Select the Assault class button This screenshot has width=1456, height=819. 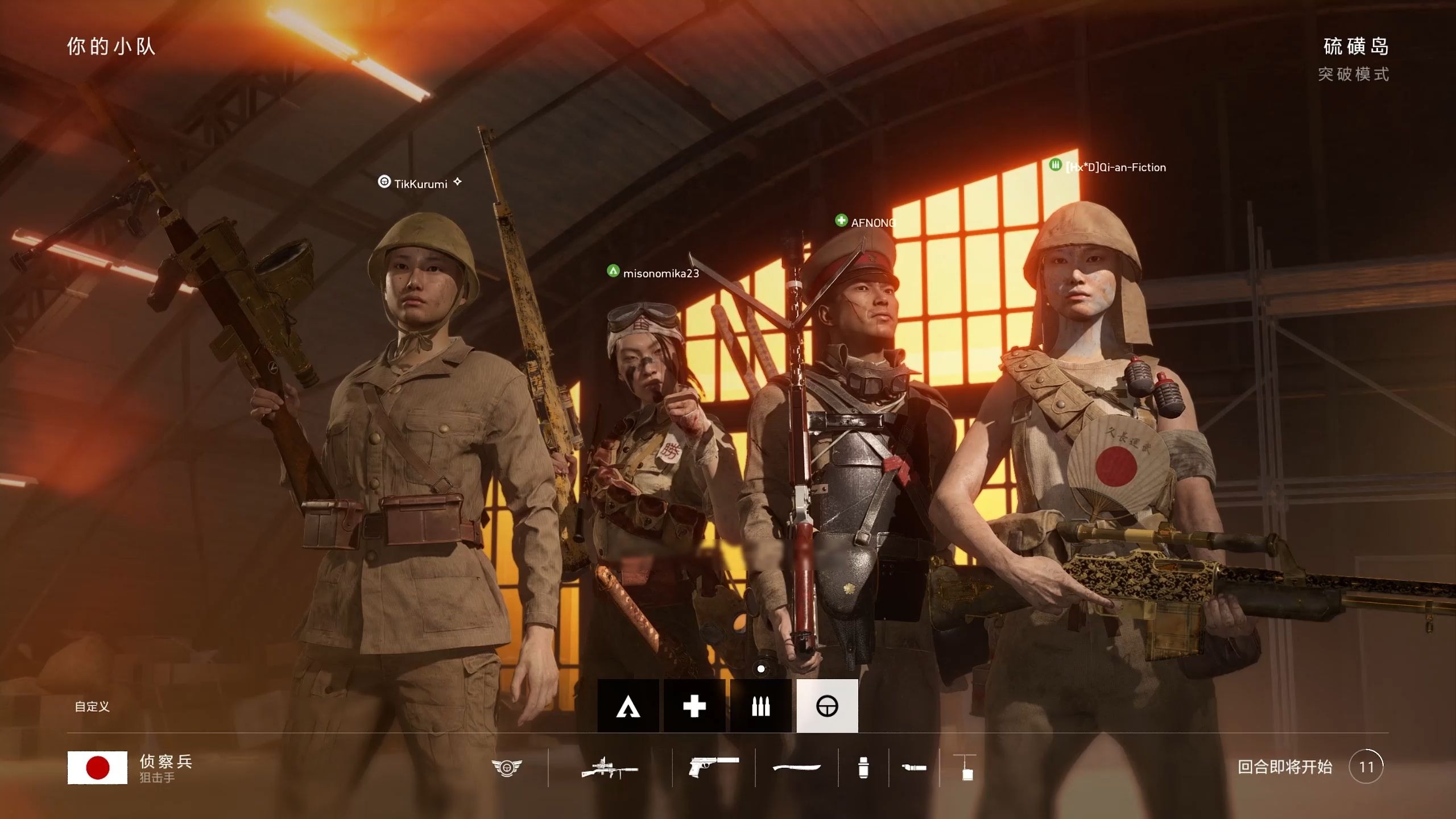pyautogui.click(x=628, y=706)
